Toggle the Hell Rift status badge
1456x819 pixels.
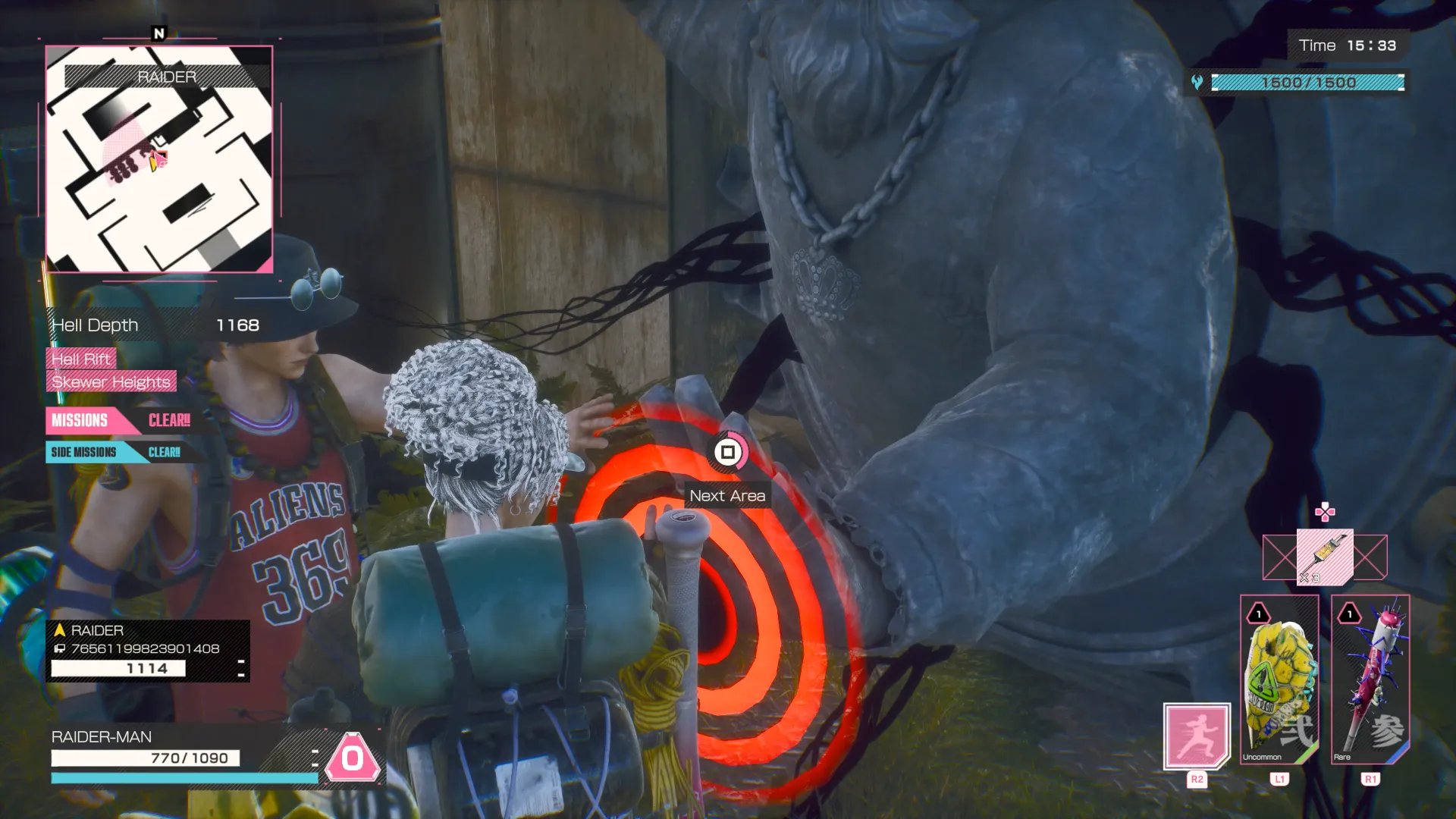tap(80, 359)
